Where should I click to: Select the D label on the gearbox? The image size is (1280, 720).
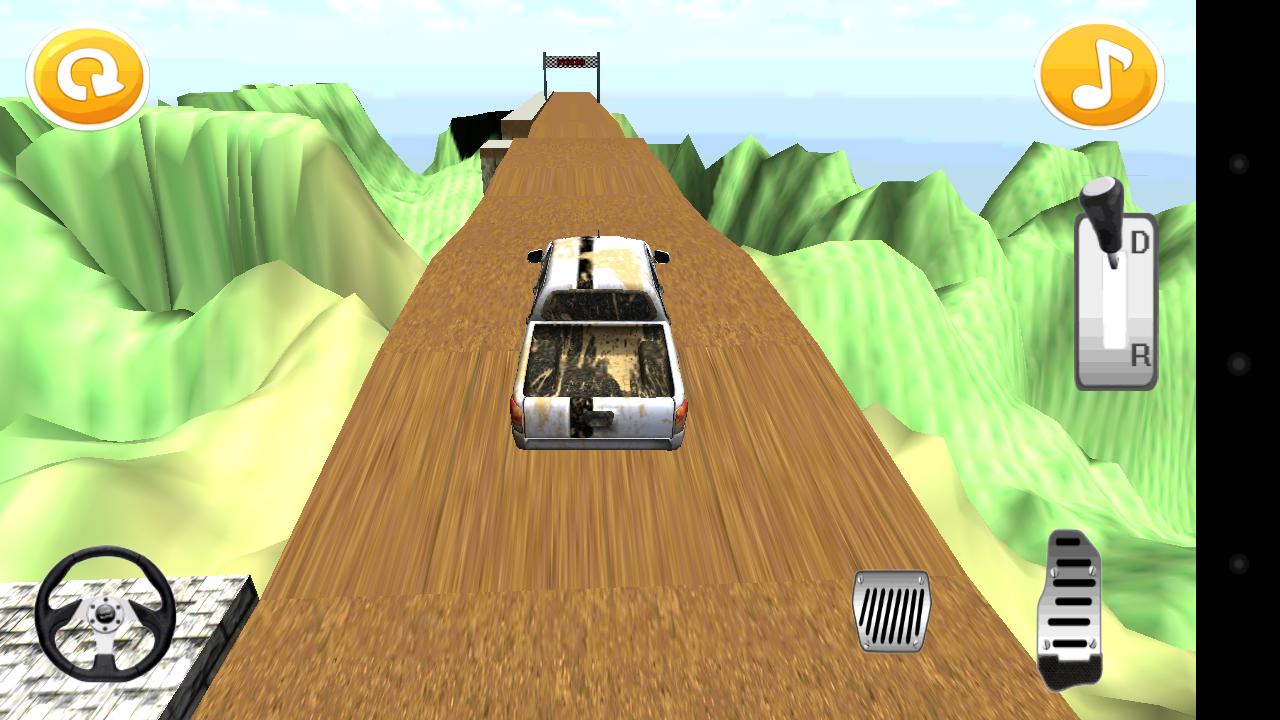tap(1140, 240)
